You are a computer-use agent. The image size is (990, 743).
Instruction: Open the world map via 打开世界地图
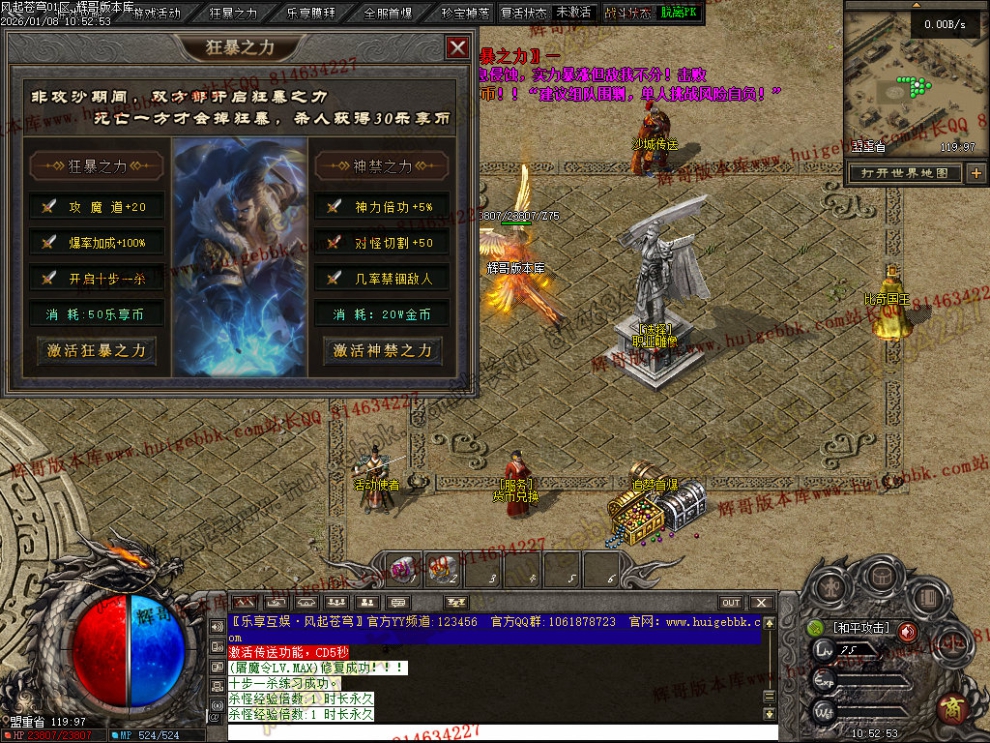(x=906, y=173)
